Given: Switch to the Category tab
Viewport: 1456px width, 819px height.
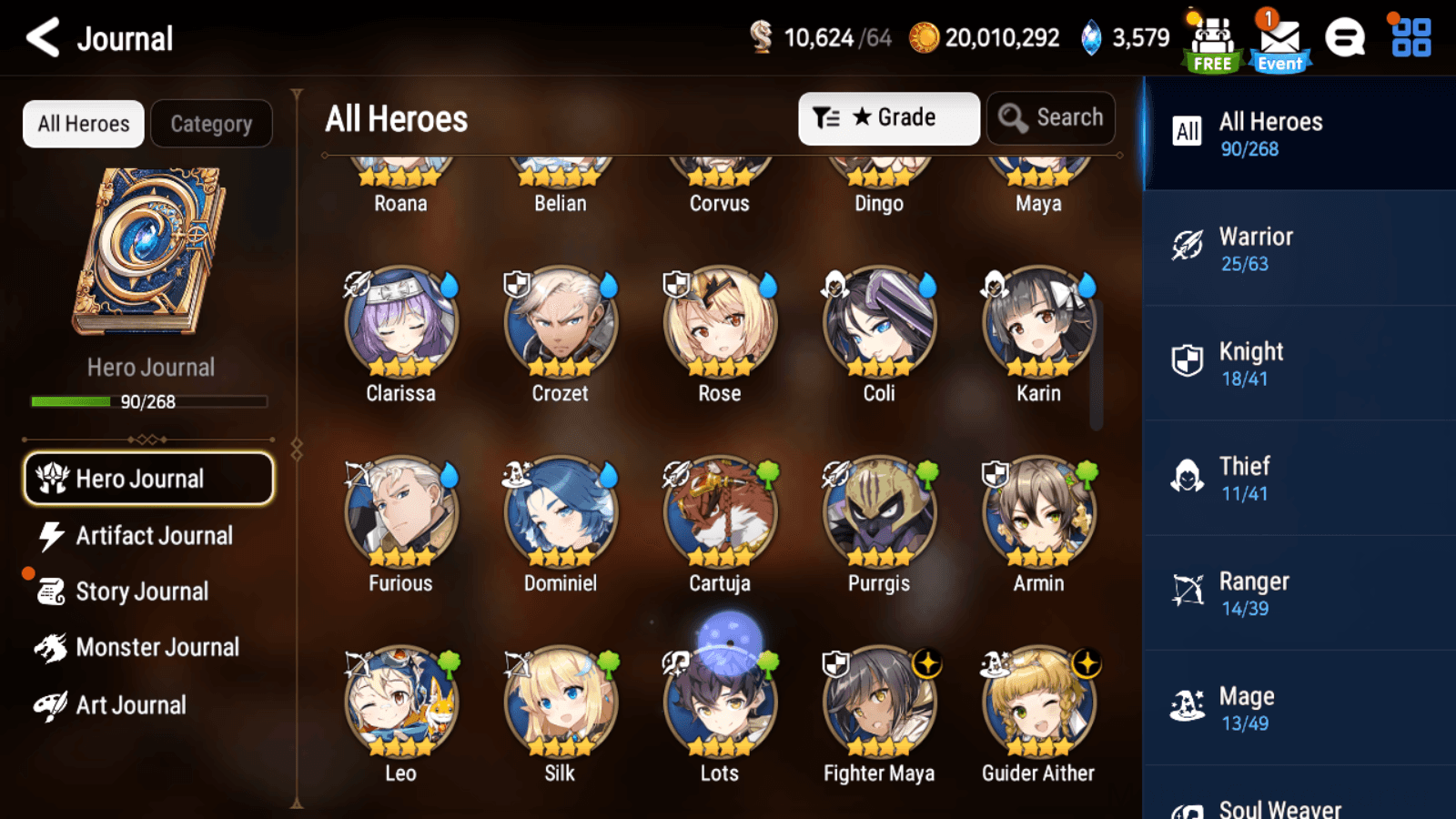Looking at the screenshot, I should [212, 124].
